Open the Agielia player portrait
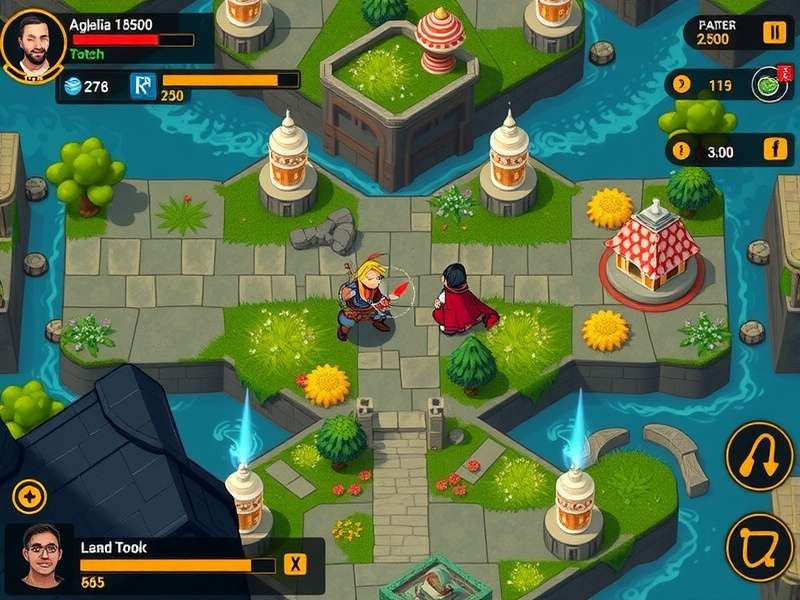Viewport: 800px width, 600px height. [33, 43]
